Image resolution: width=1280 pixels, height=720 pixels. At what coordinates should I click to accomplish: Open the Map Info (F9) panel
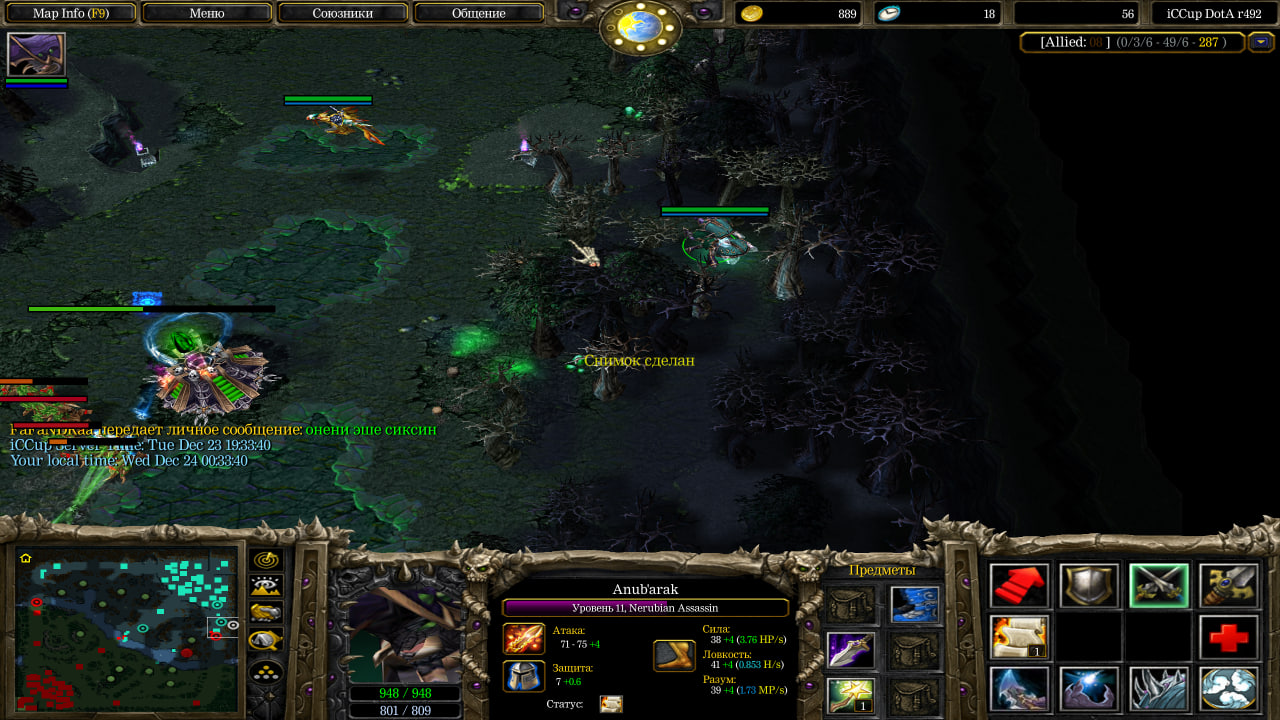[71, 14]
